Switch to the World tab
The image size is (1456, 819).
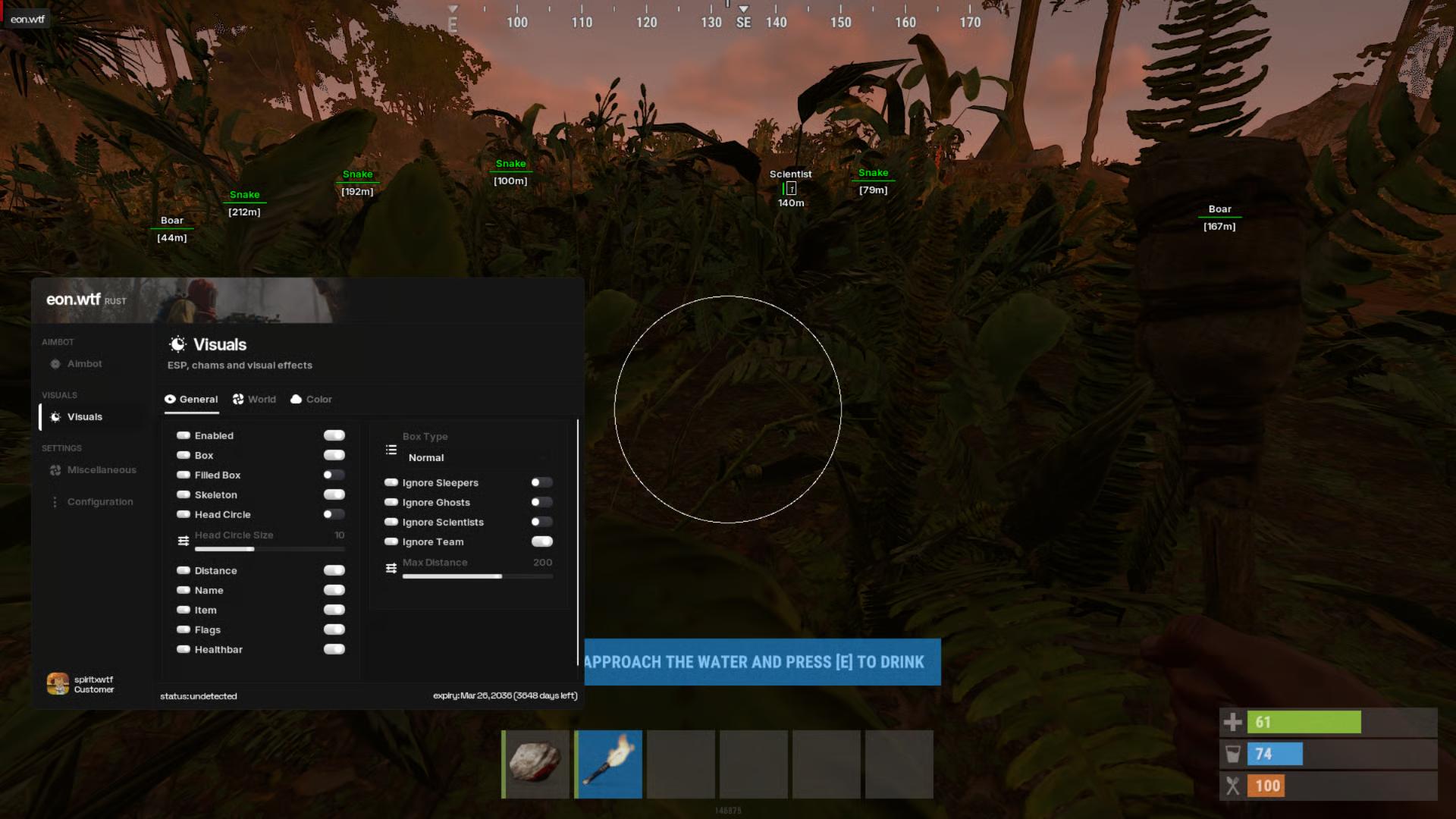tap(255, 400)
